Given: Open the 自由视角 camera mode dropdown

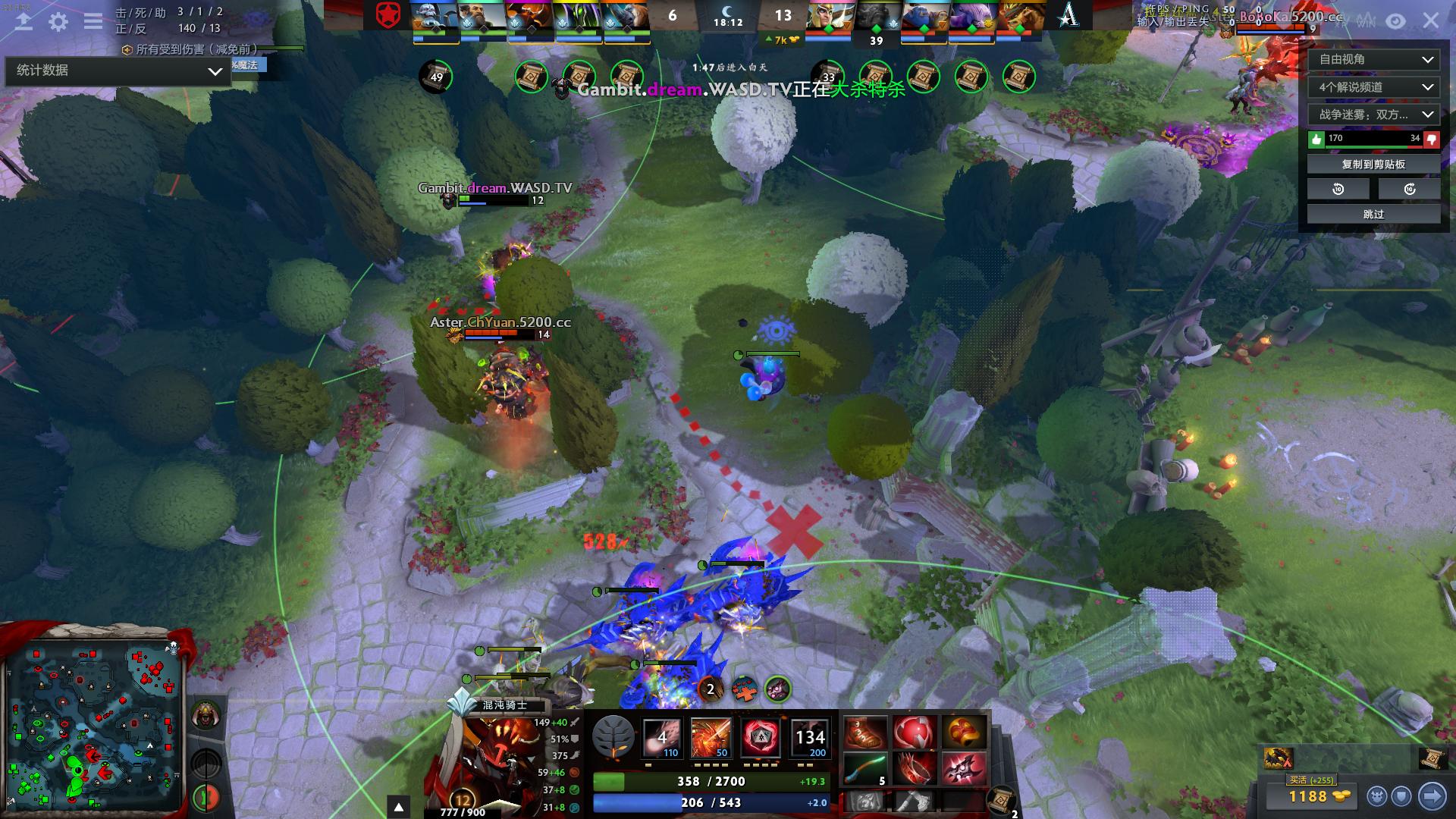Looking at the screenshot, I should (1373, 60).
